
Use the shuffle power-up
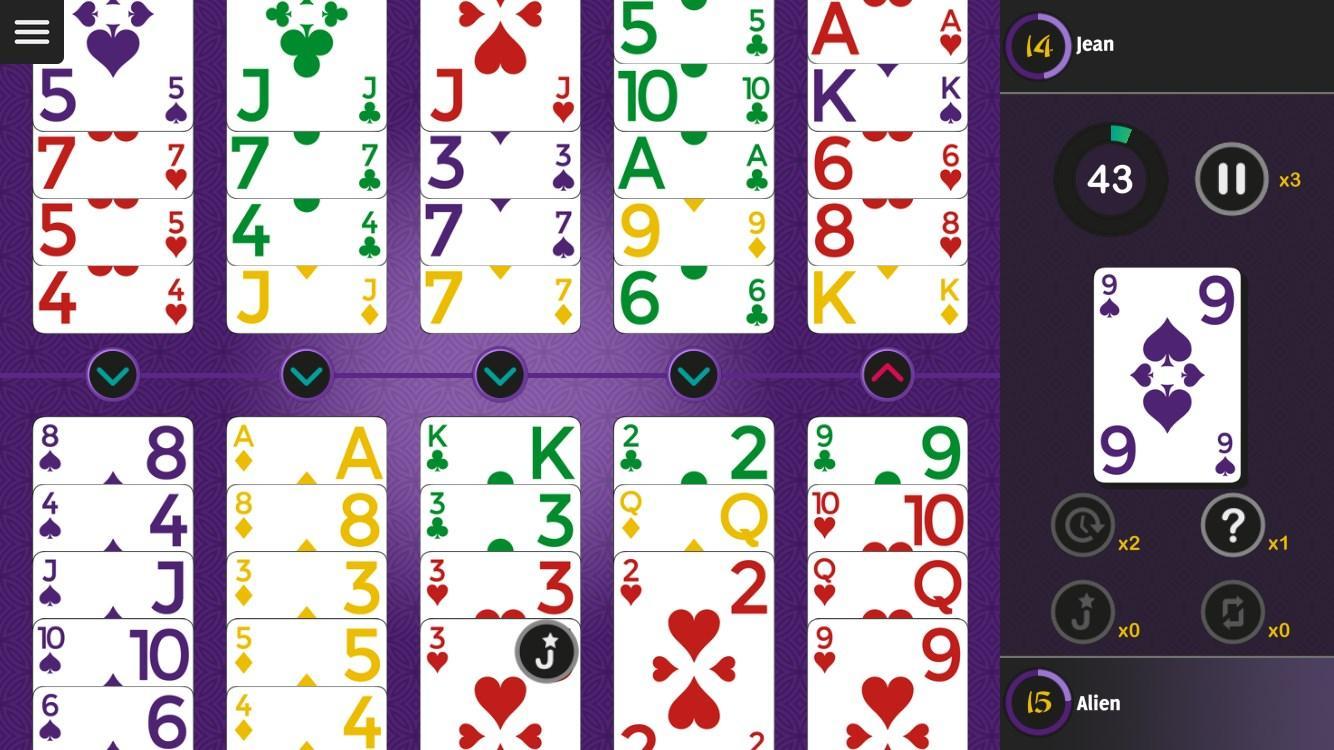[1233, 613]
